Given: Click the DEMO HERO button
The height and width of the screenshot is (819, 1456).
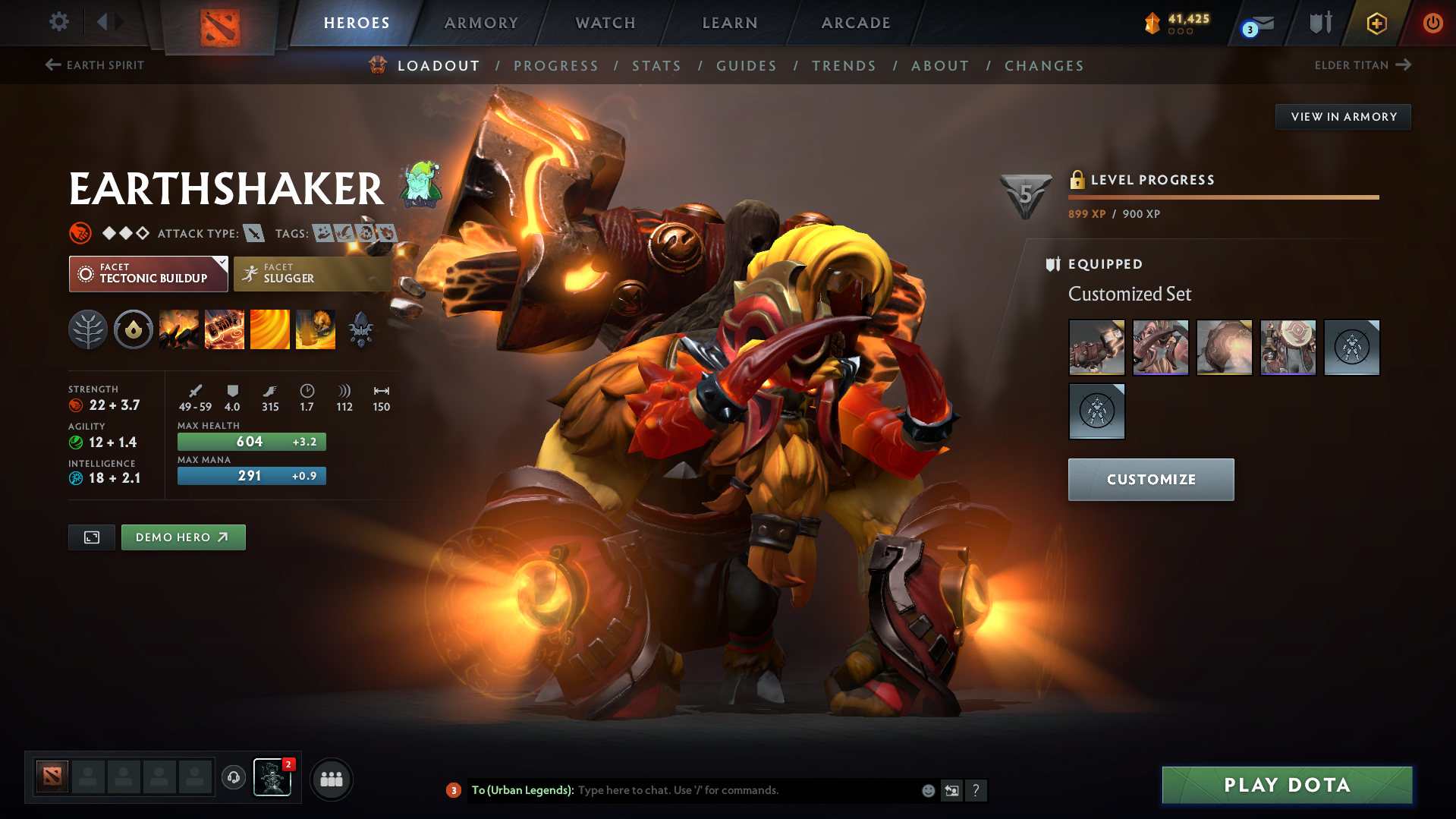Looking at the screenshot, I should [x=183, y=537].
